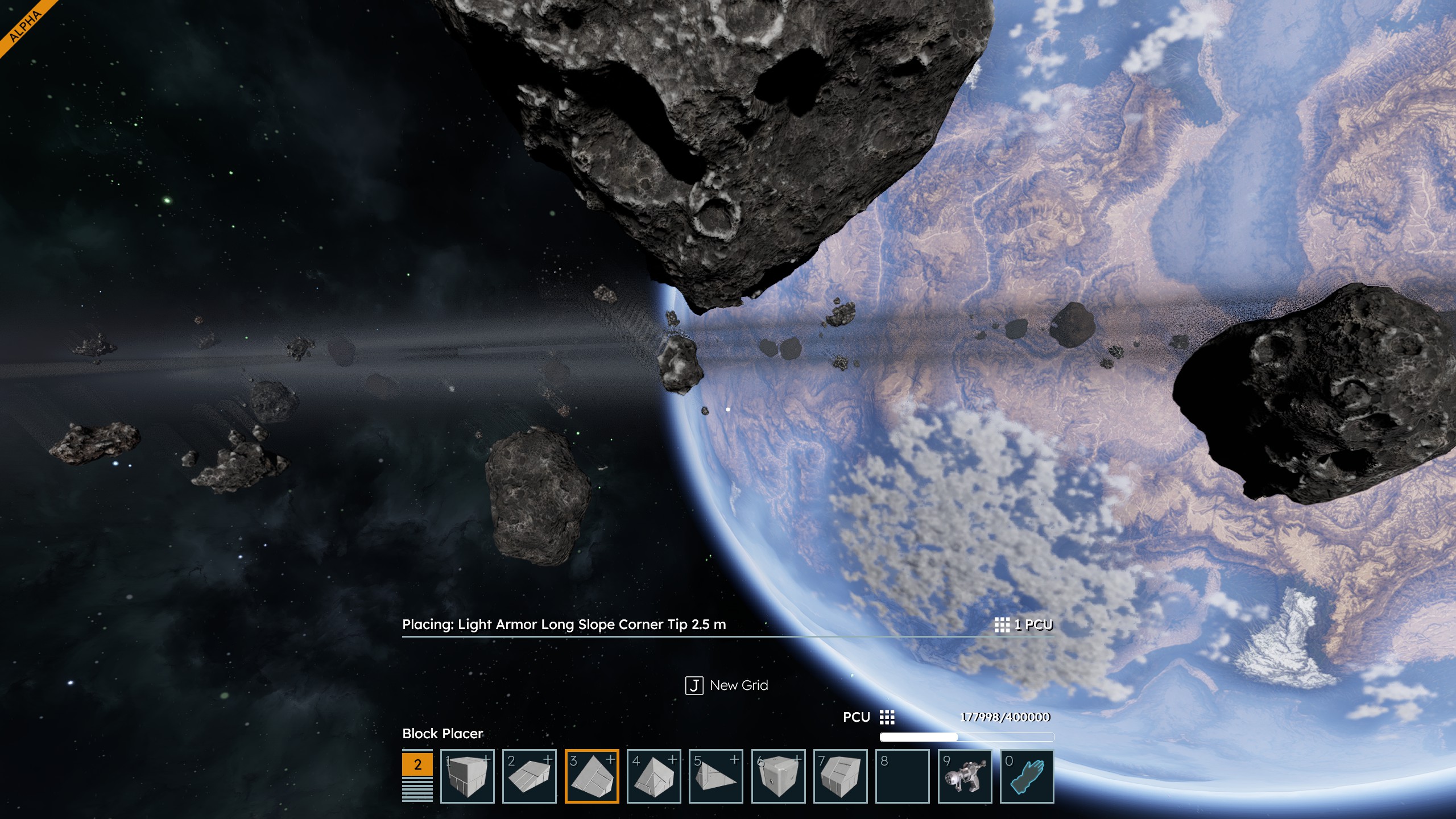
Task: Select the armor cube block in slot 1
Action: (467, 776)
